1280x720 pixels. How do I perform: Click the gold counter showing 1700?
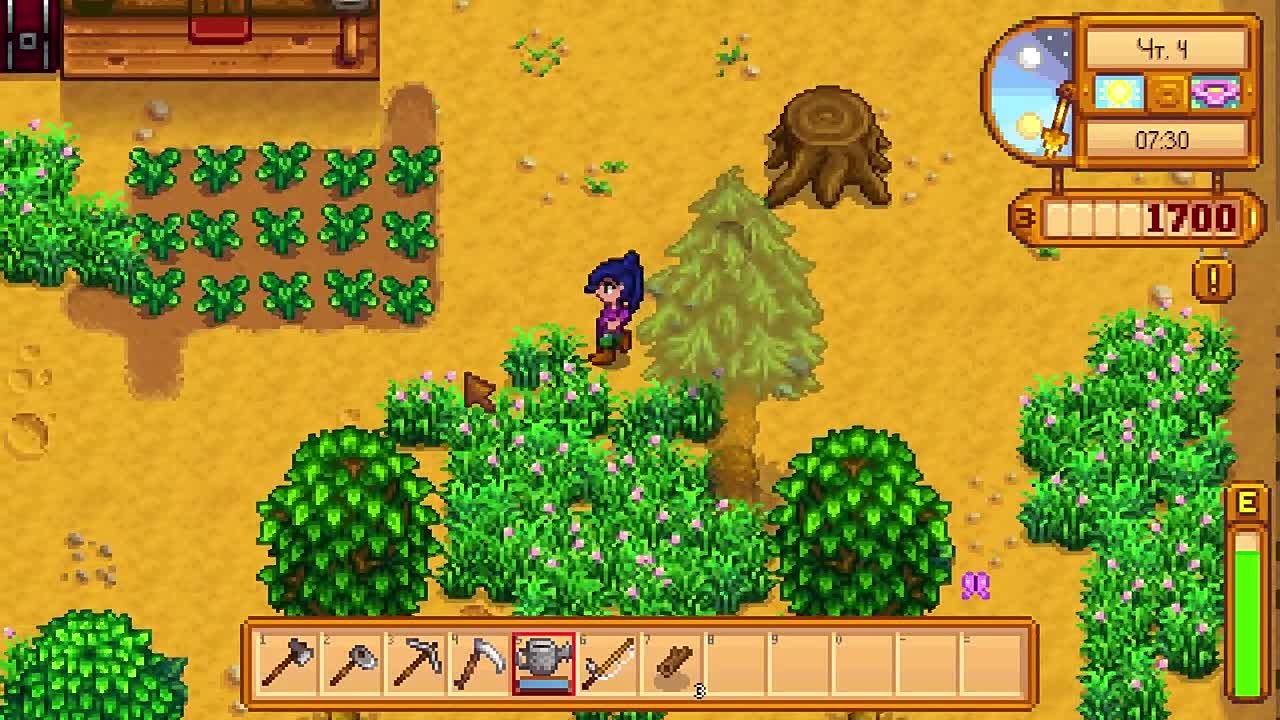coord(1190,216)
